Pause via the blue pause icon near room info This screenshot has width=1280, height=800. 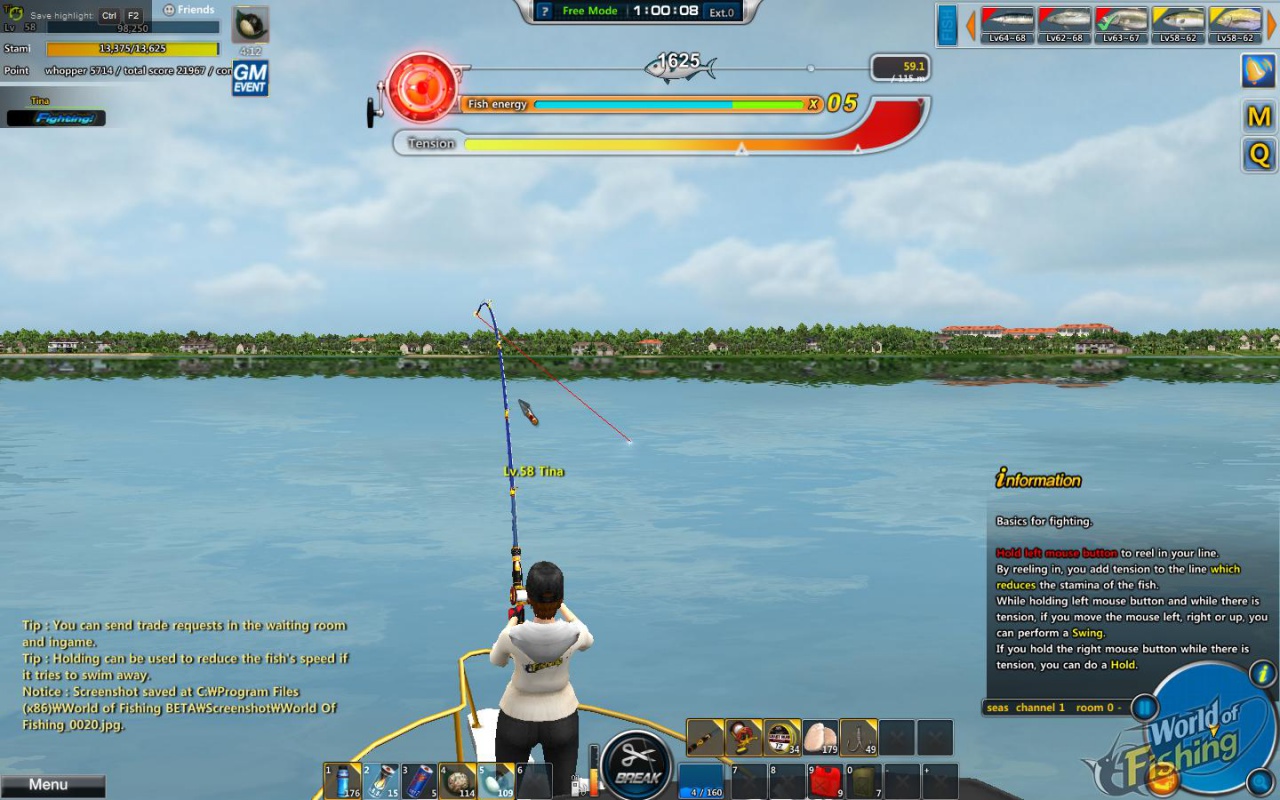[x=1143, y=707]
